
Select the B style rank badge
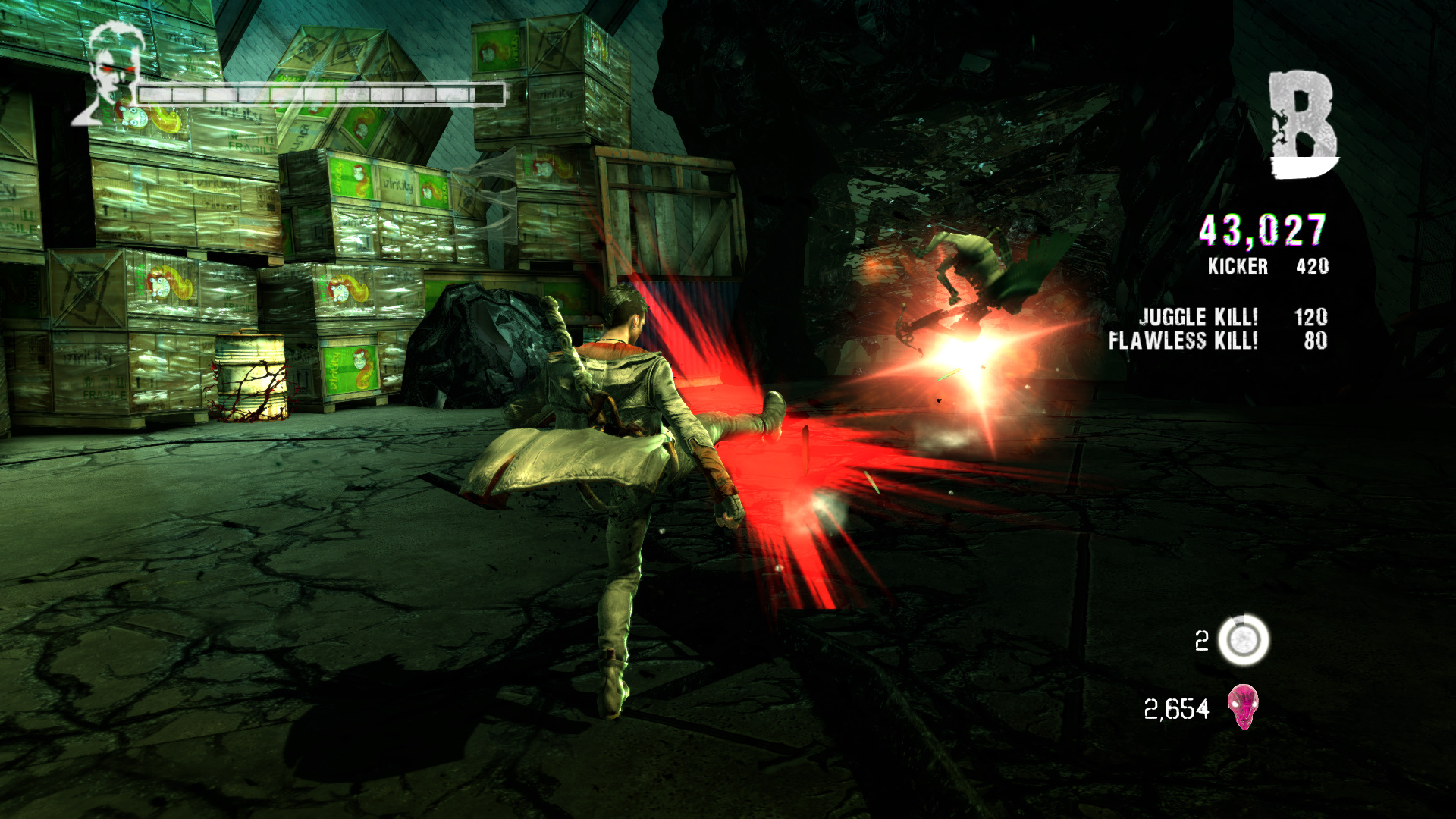click(1302, 125)
